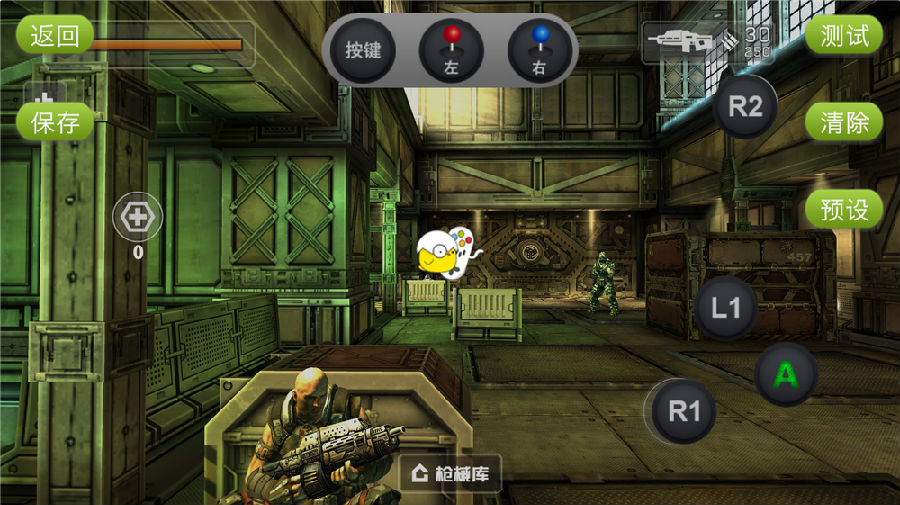
Task: Open the 枪械库 armory button
Action: [451, 473]
